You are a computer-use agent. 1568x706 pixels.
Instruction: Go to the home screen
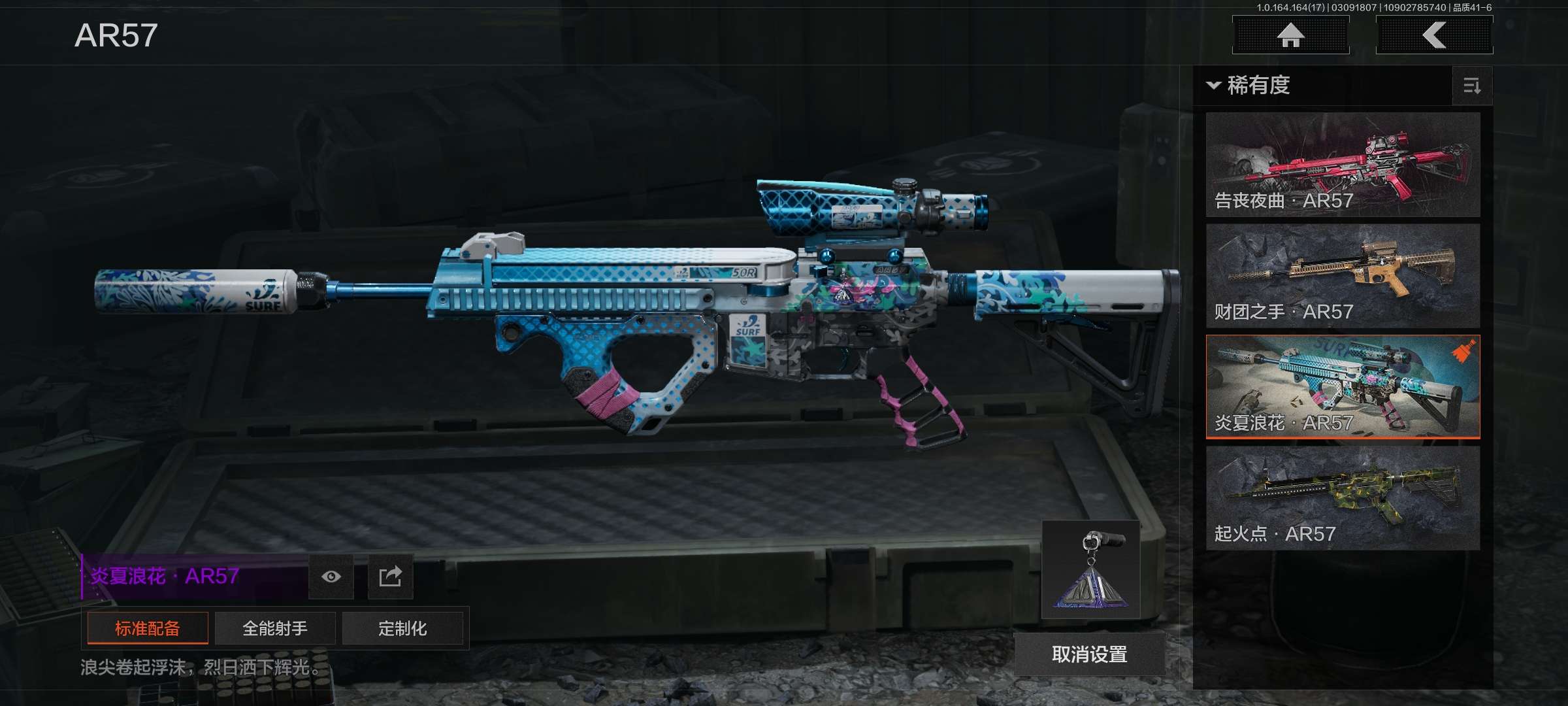pos(1290,35)
